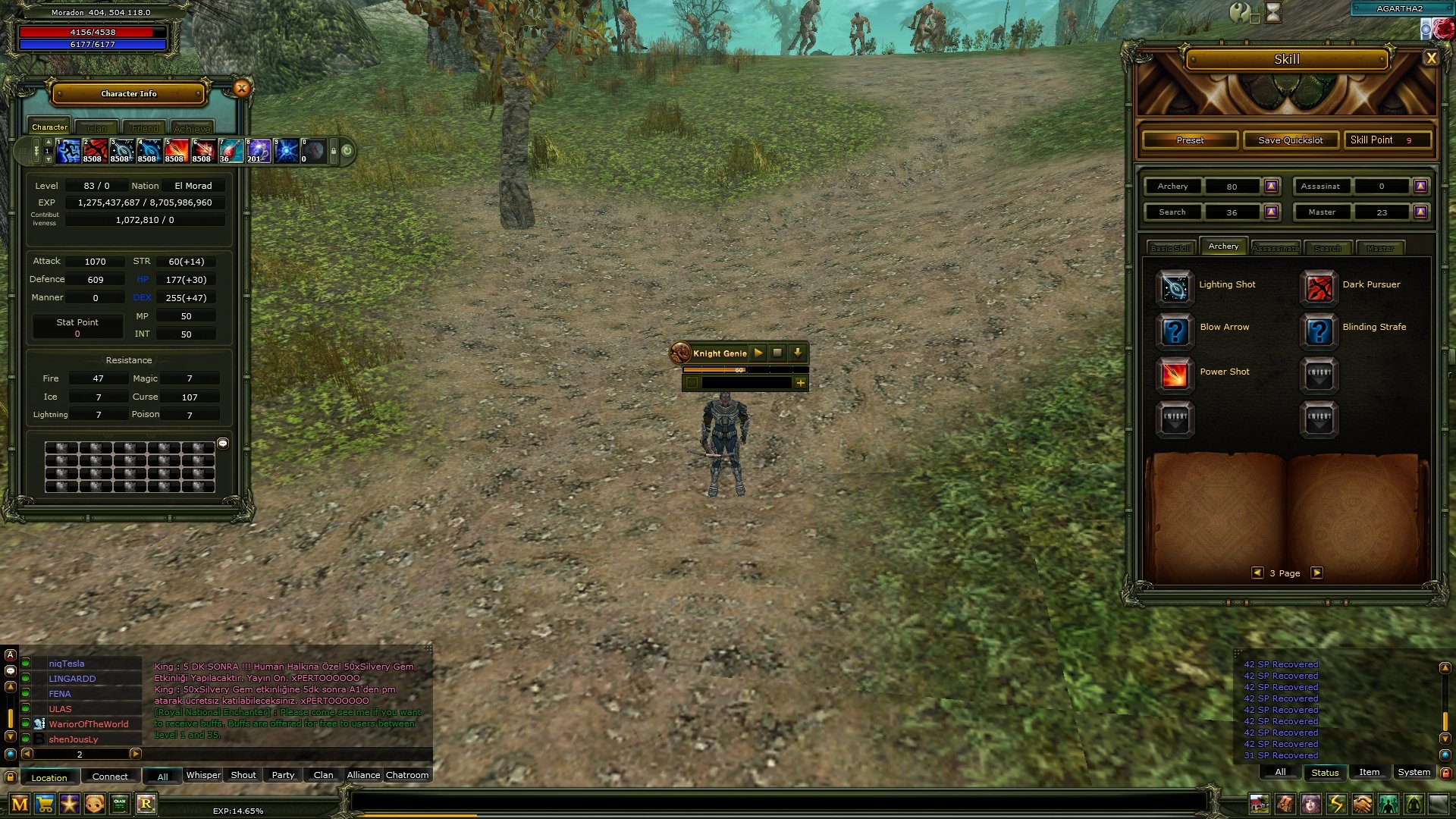This screenshot has height=819, width=1456.
Task: Open the shopping cart Power-Up Store icon
Action: (x=45, y=802)
